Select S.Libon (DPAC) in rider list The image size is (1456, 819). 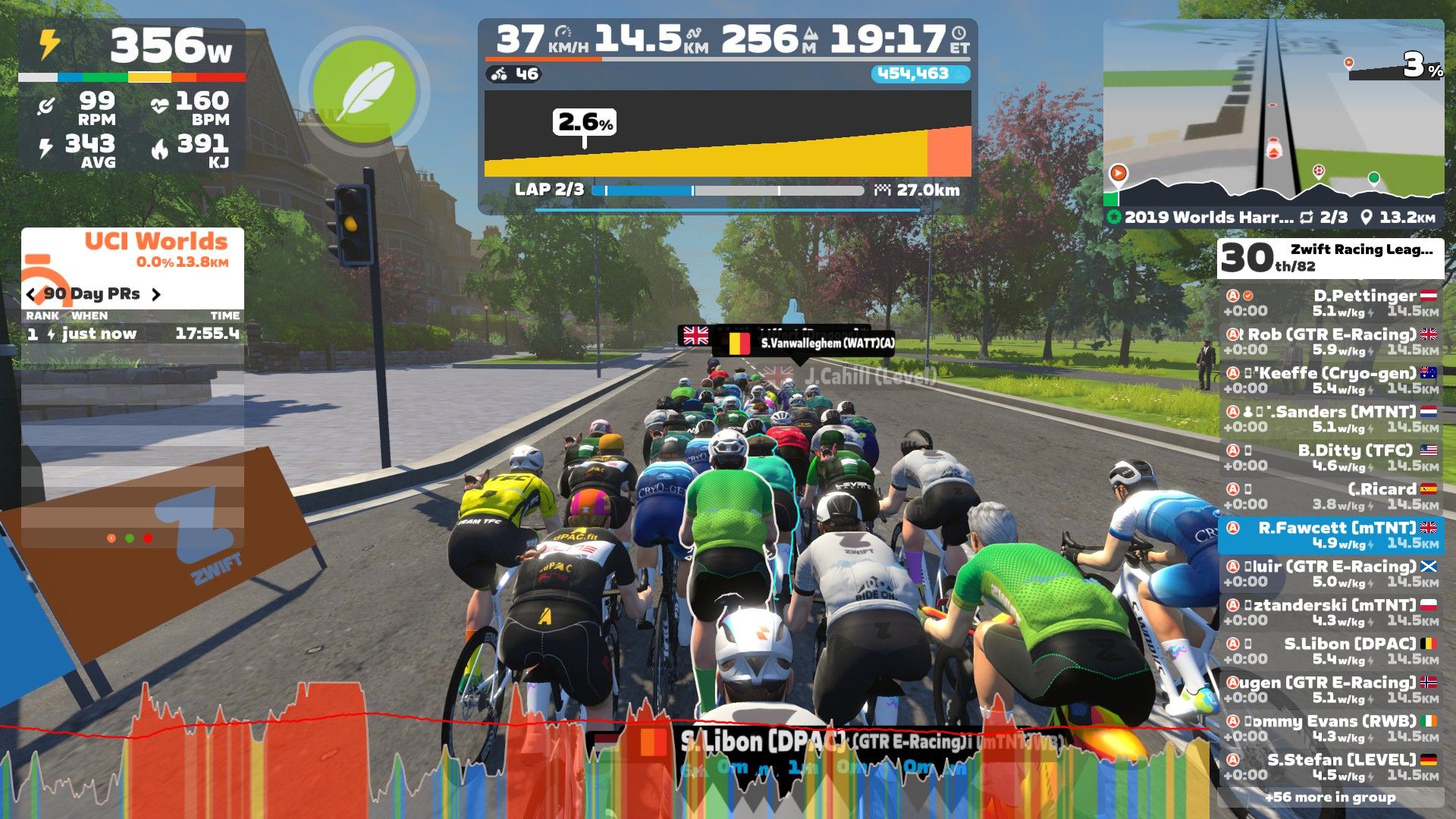[1331, 651]
